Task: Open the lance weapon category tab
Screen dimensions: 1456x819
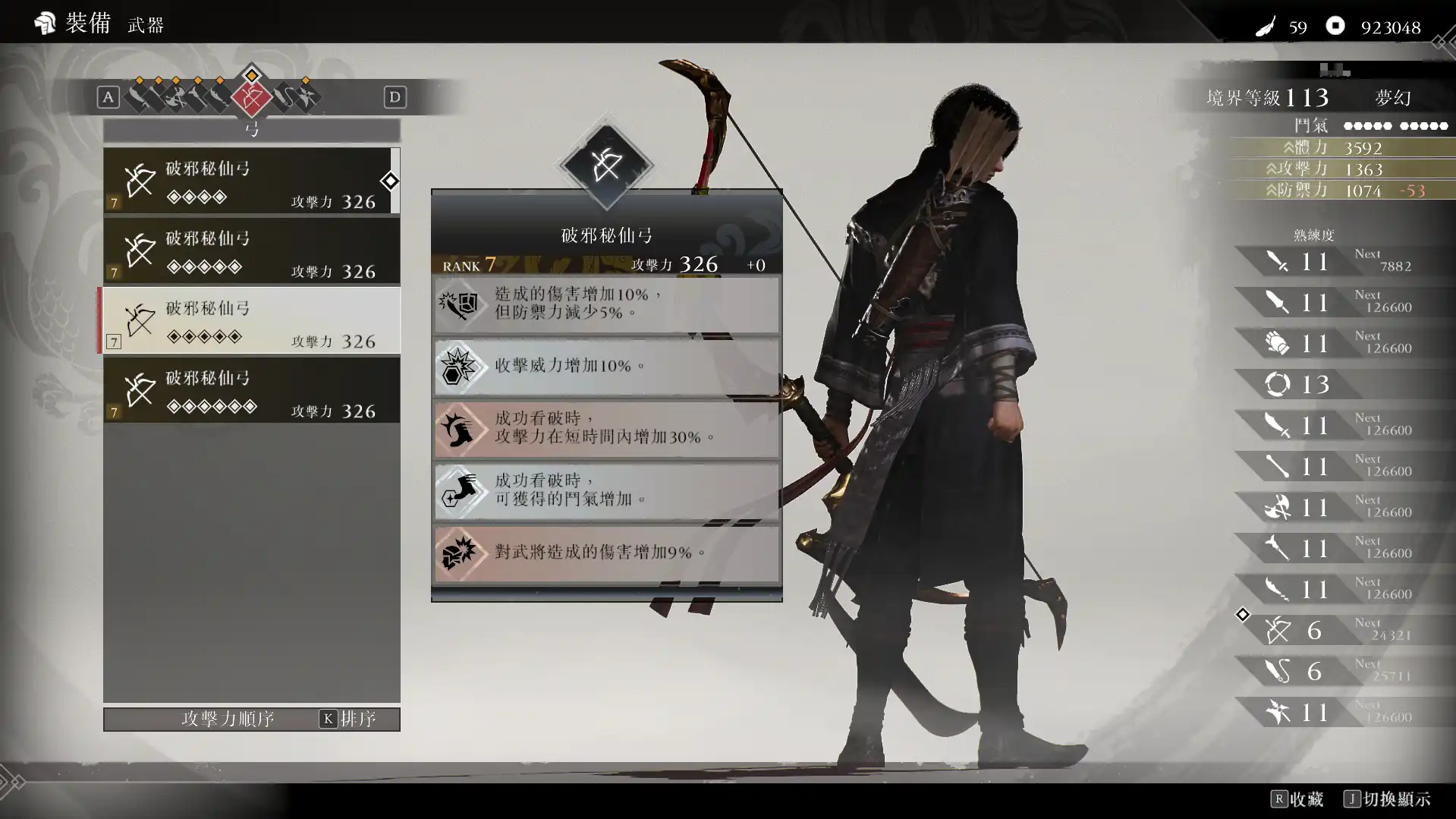Action: tap(156, 97)
